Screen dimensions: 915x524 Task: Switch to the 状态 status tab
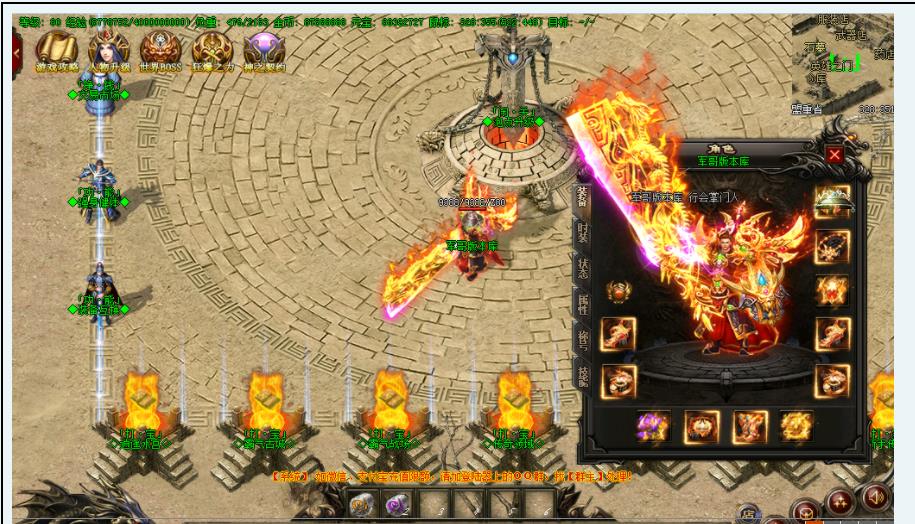pos(582,269)
